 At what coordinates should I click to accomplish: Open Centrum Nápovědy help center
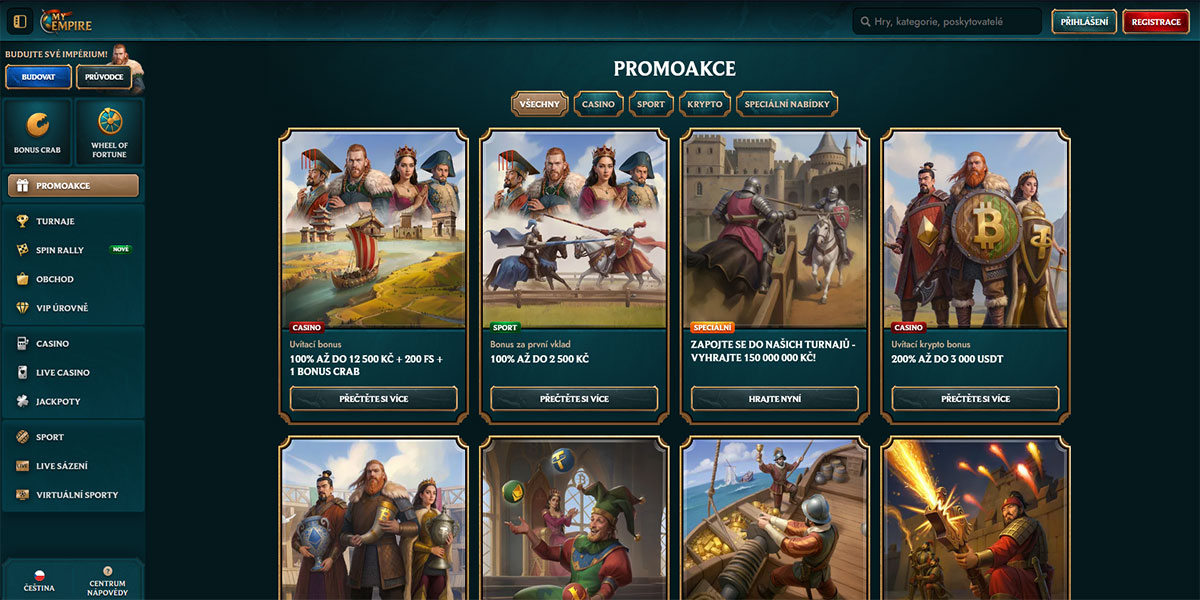click(x=107, y=579)
